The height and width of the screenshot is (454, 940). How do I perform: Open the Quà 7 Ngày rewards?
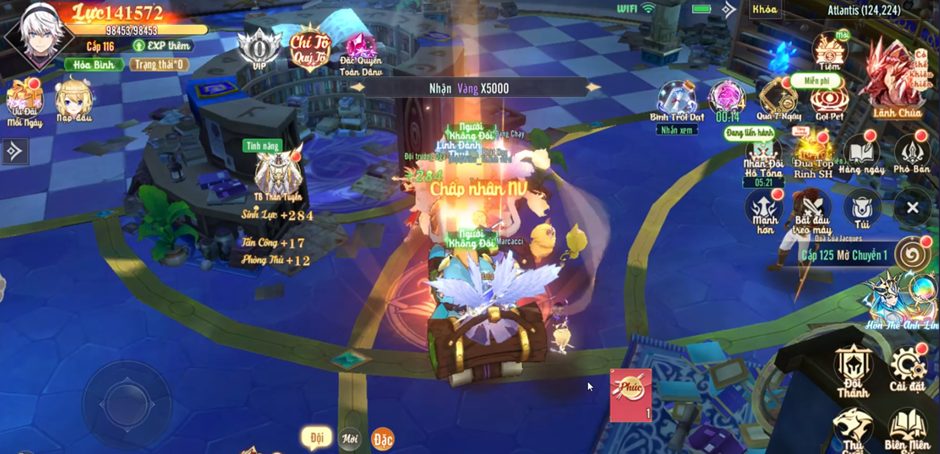point(778,100)
